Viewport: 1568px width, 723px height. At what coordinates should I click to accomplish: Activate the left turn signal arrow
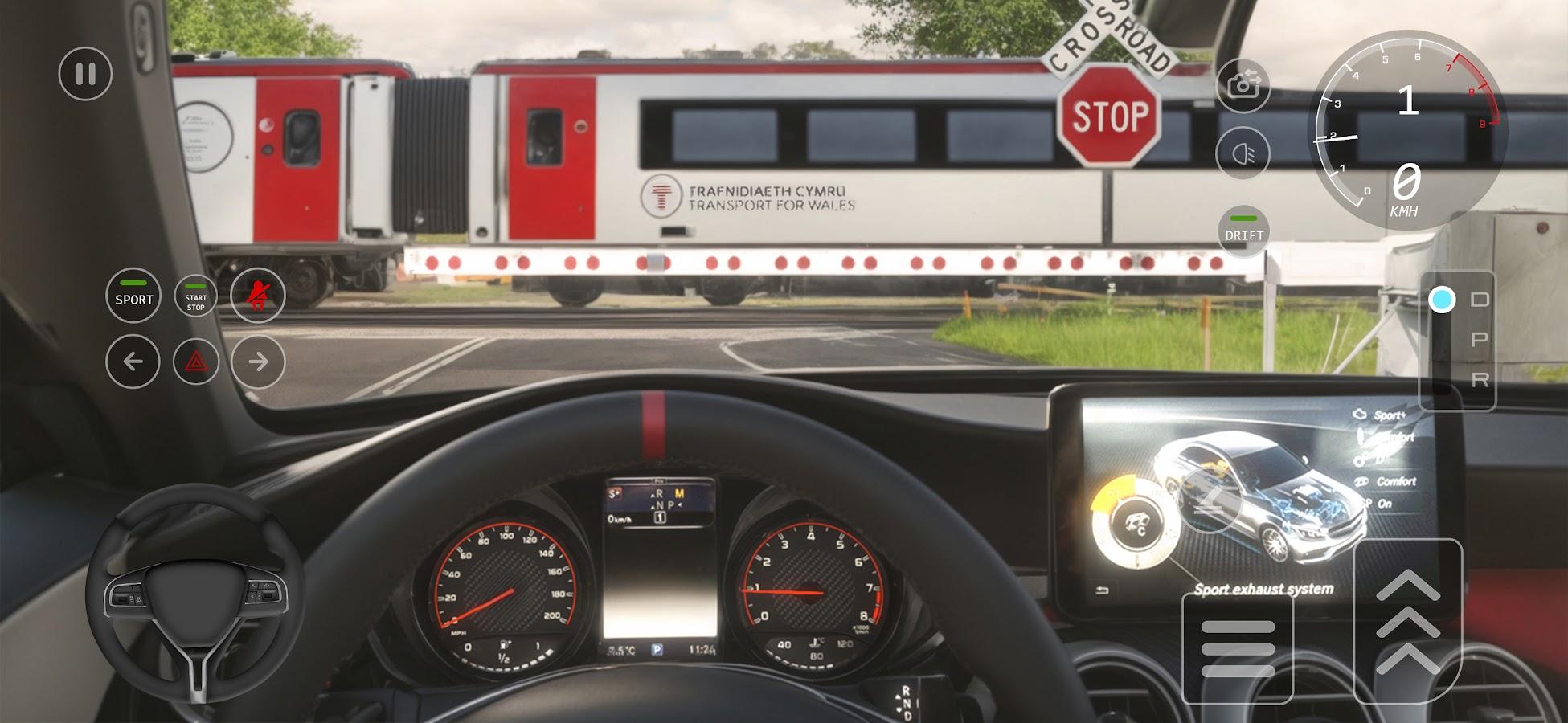tap(133, 361)
